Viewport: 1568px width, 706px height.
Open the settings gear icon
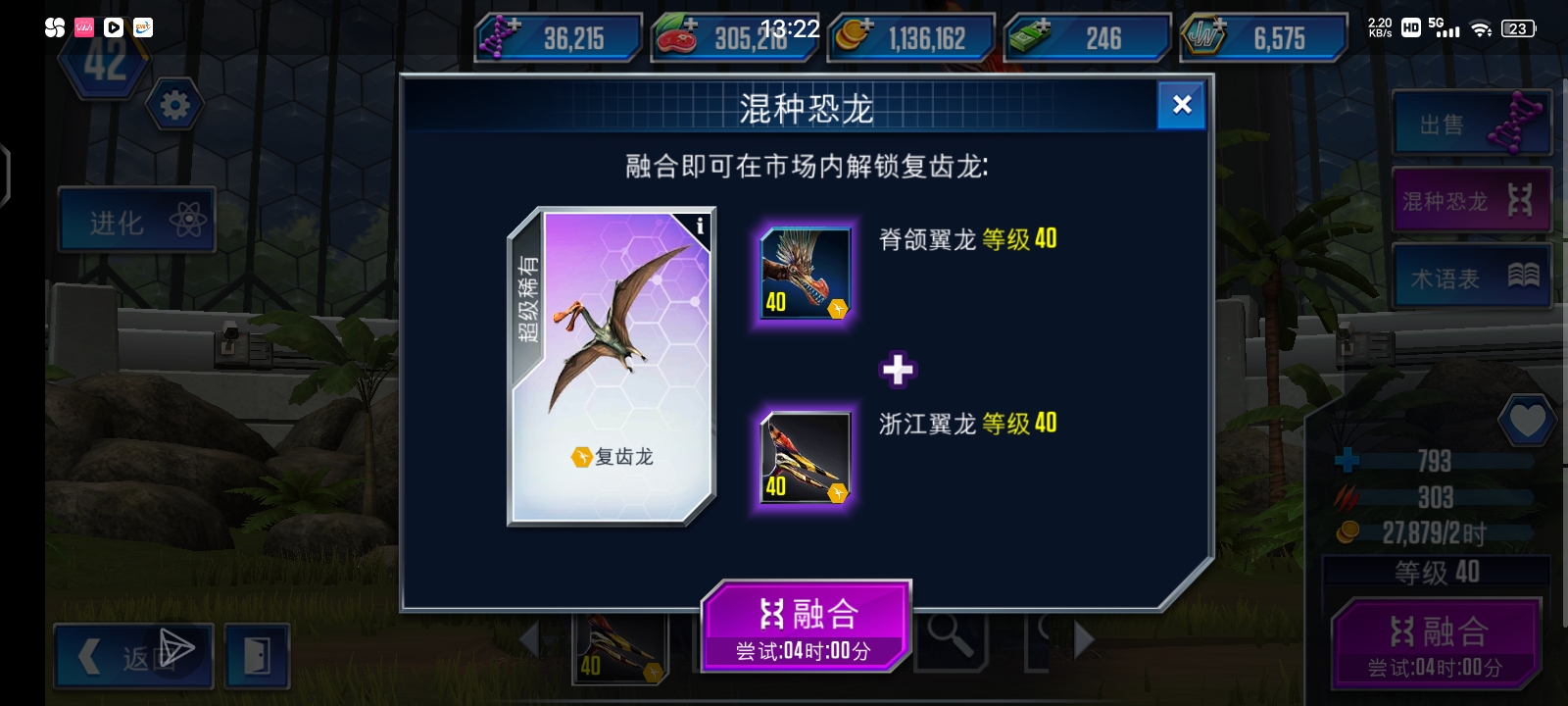coord(174,105)
